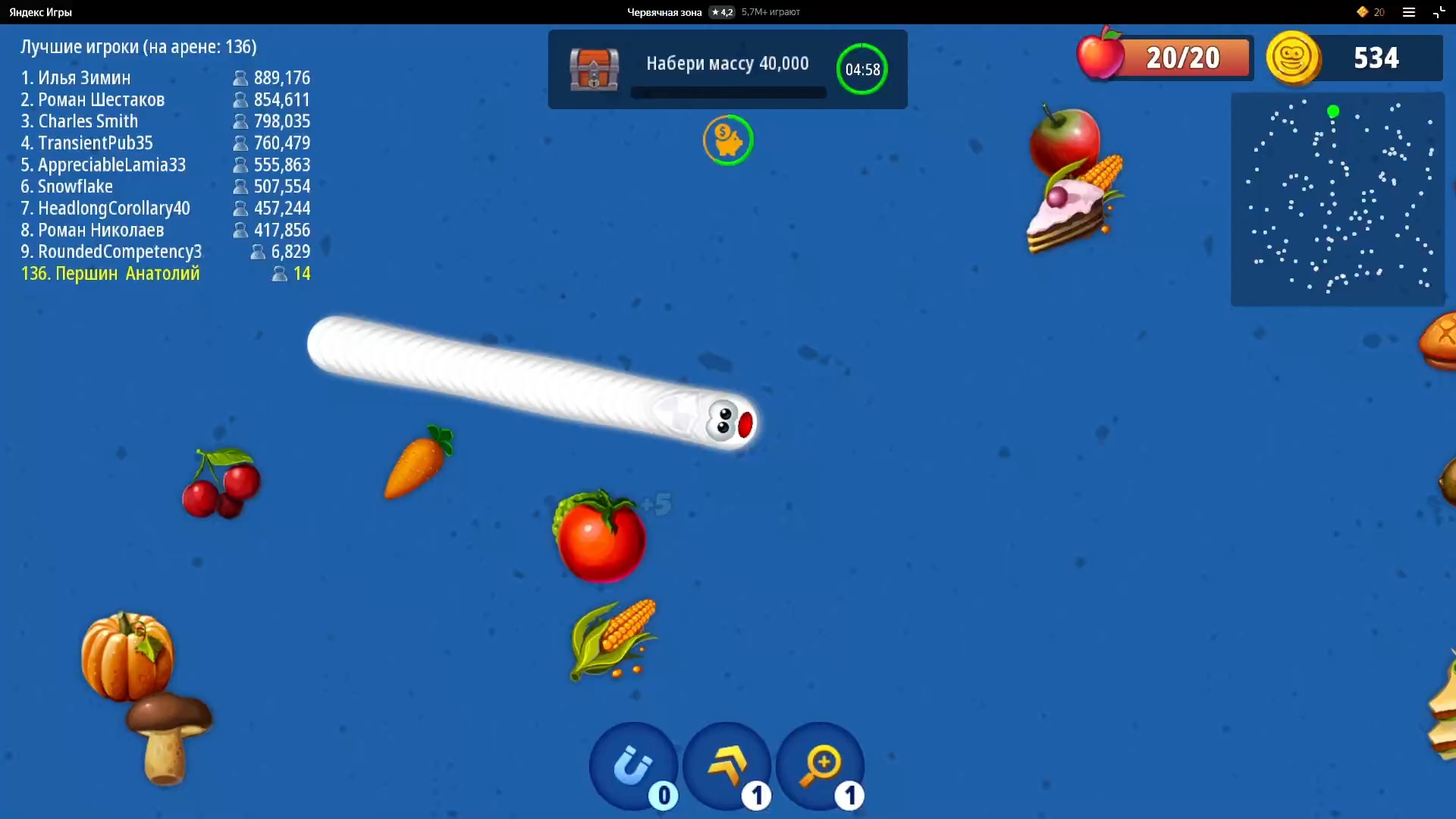Image resolution: width=1456 pixels, height=819 pixels.
Task: Expand the Лучшие игроки leaderboard header
Action: pyautogui.click(x=138, y=46)
